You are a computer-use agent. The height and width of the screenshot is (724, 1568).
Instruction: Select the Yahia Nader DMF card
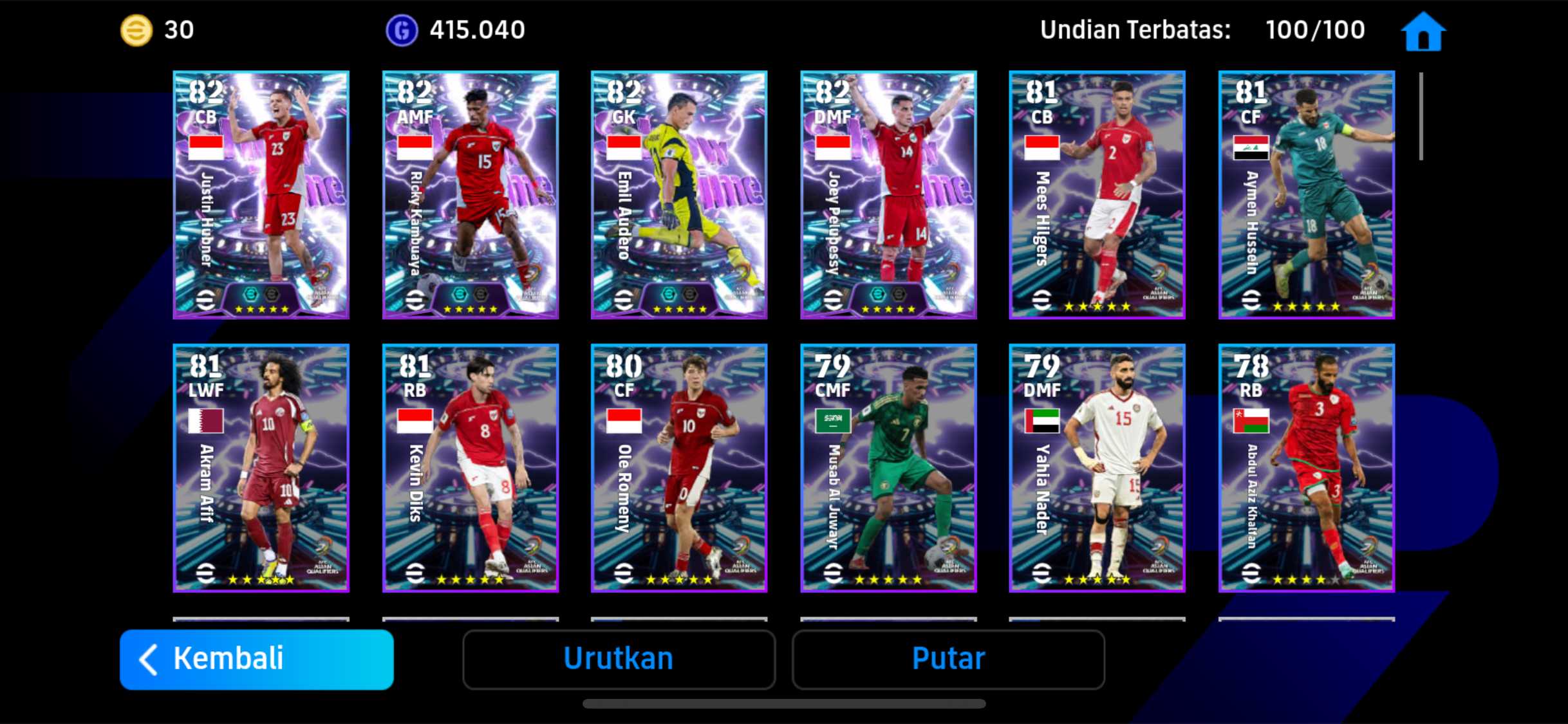(1097, 468)
